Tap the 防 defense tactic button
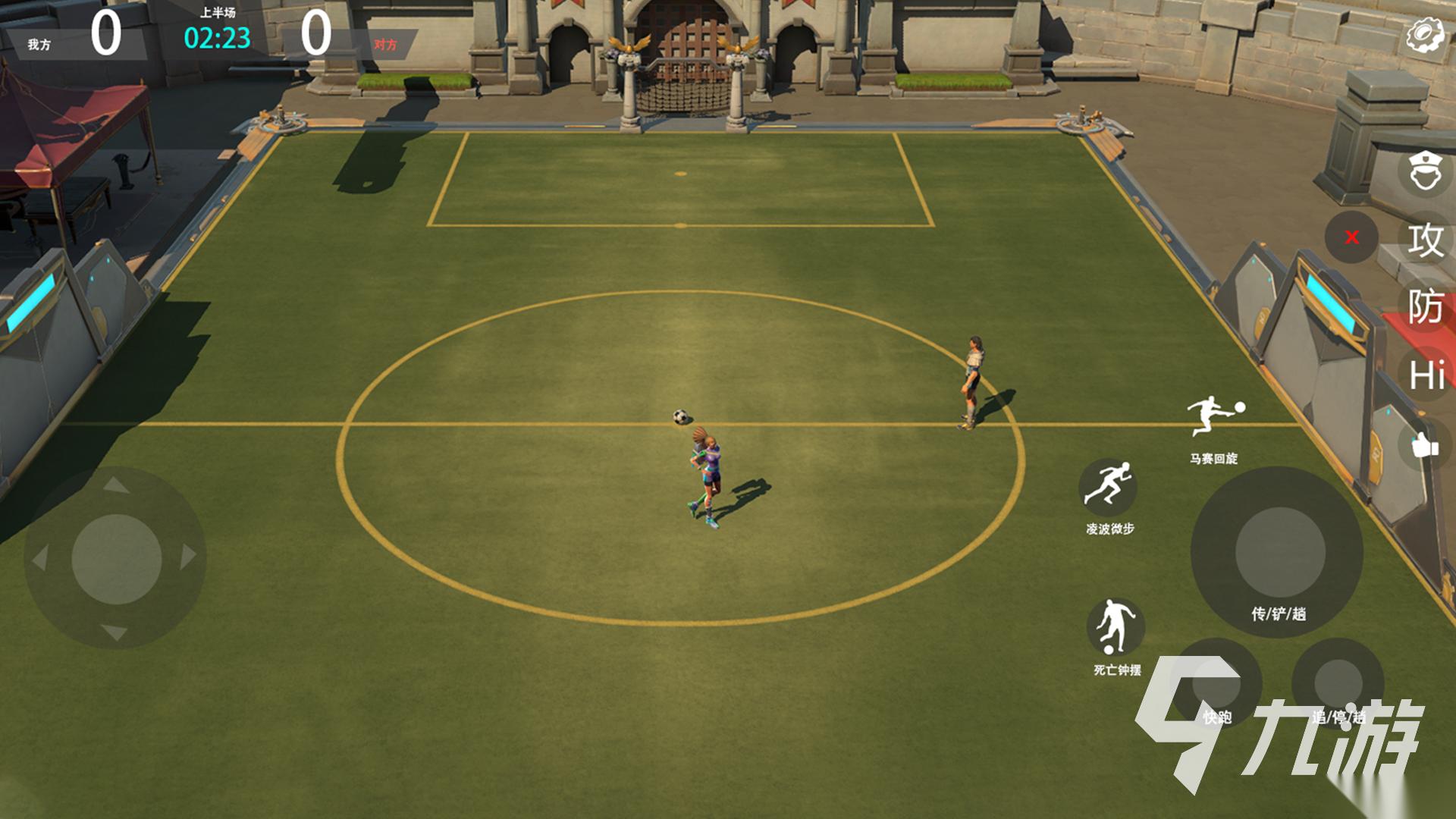Viewport: 1456px width, 819px height. click(1425, 307)
